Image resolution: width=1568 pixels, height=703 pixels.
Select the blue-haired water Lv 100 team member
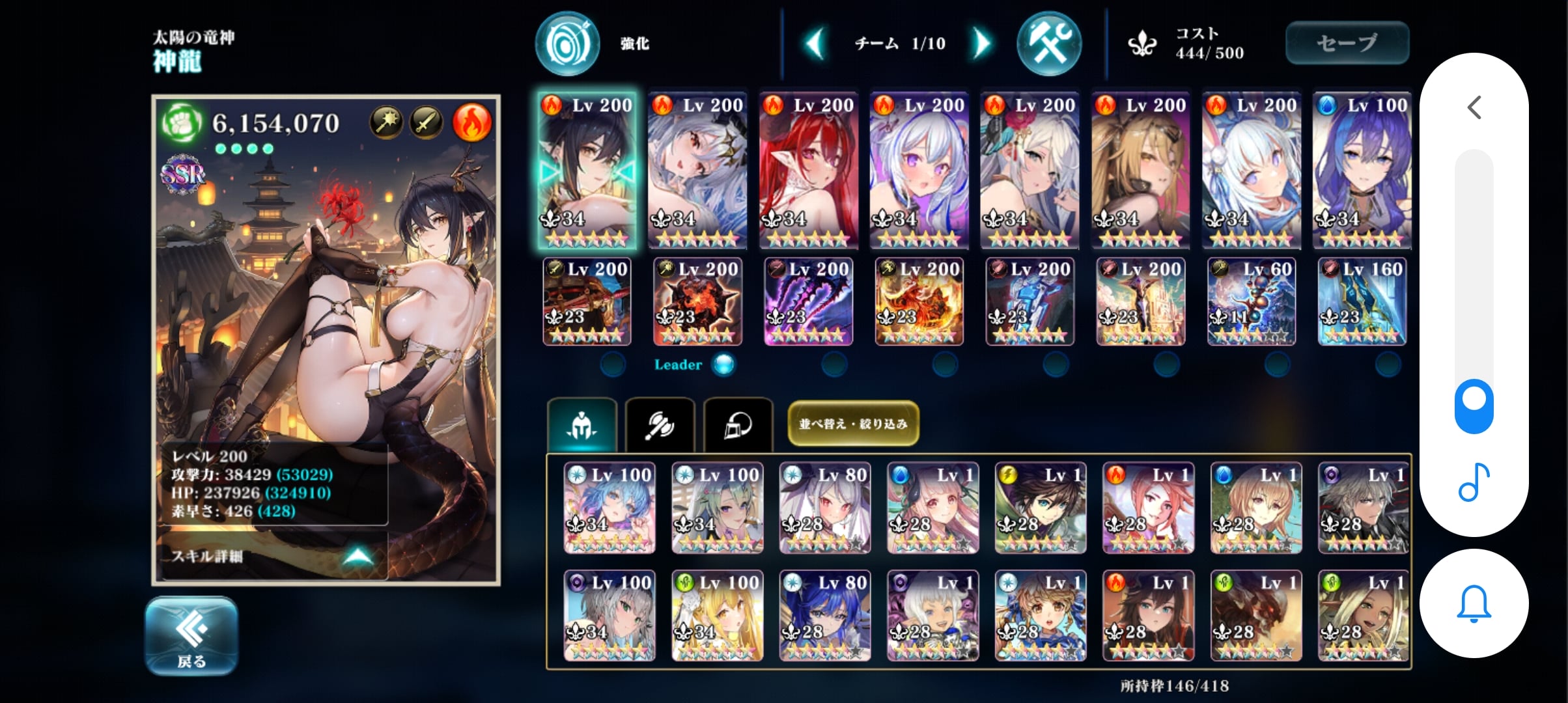pos(1362,169)
